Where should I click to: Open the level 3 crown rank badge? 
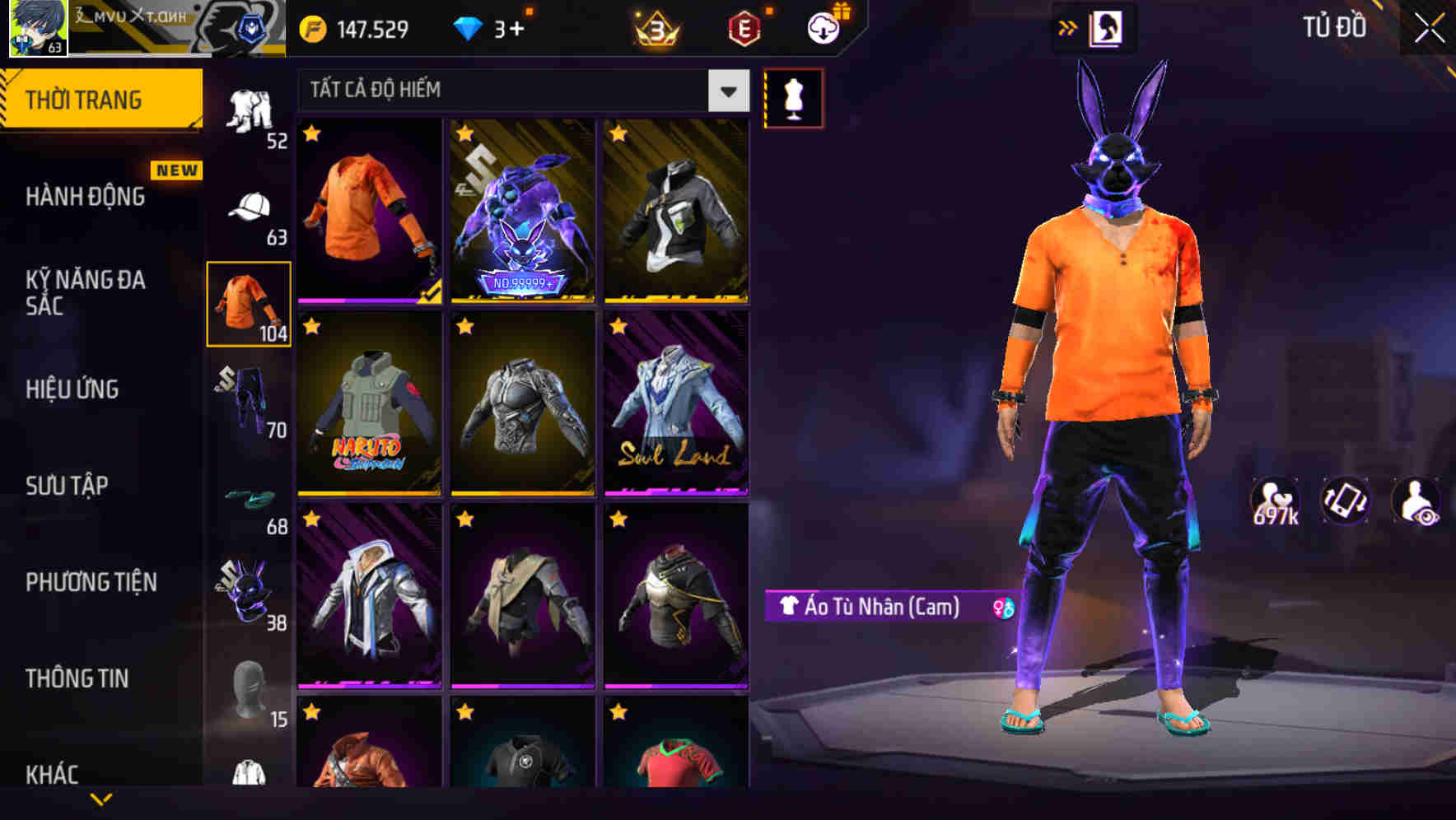[x=656, y=27]
